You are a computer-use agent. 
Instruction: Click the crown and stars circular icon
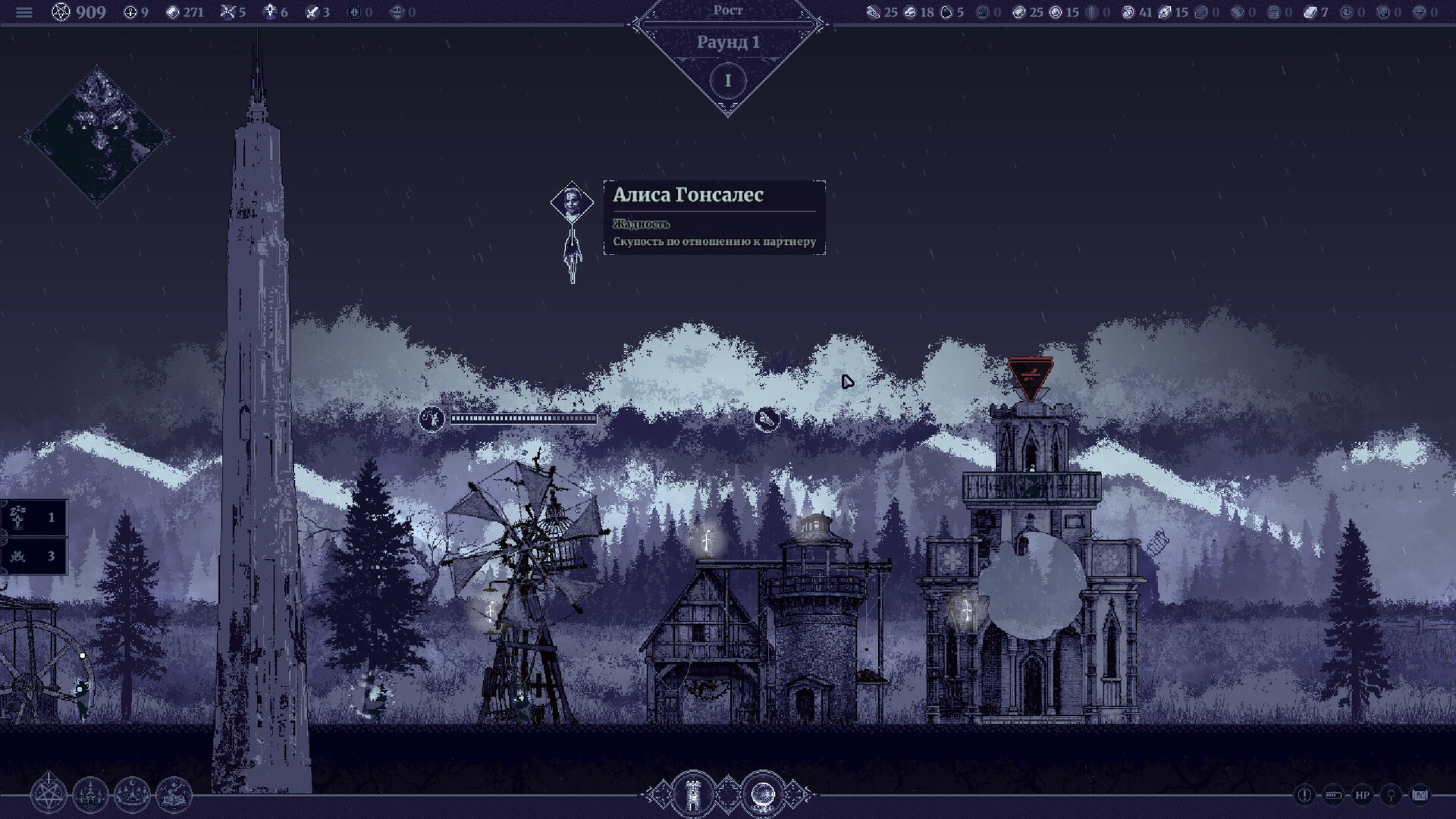point(132,795)
